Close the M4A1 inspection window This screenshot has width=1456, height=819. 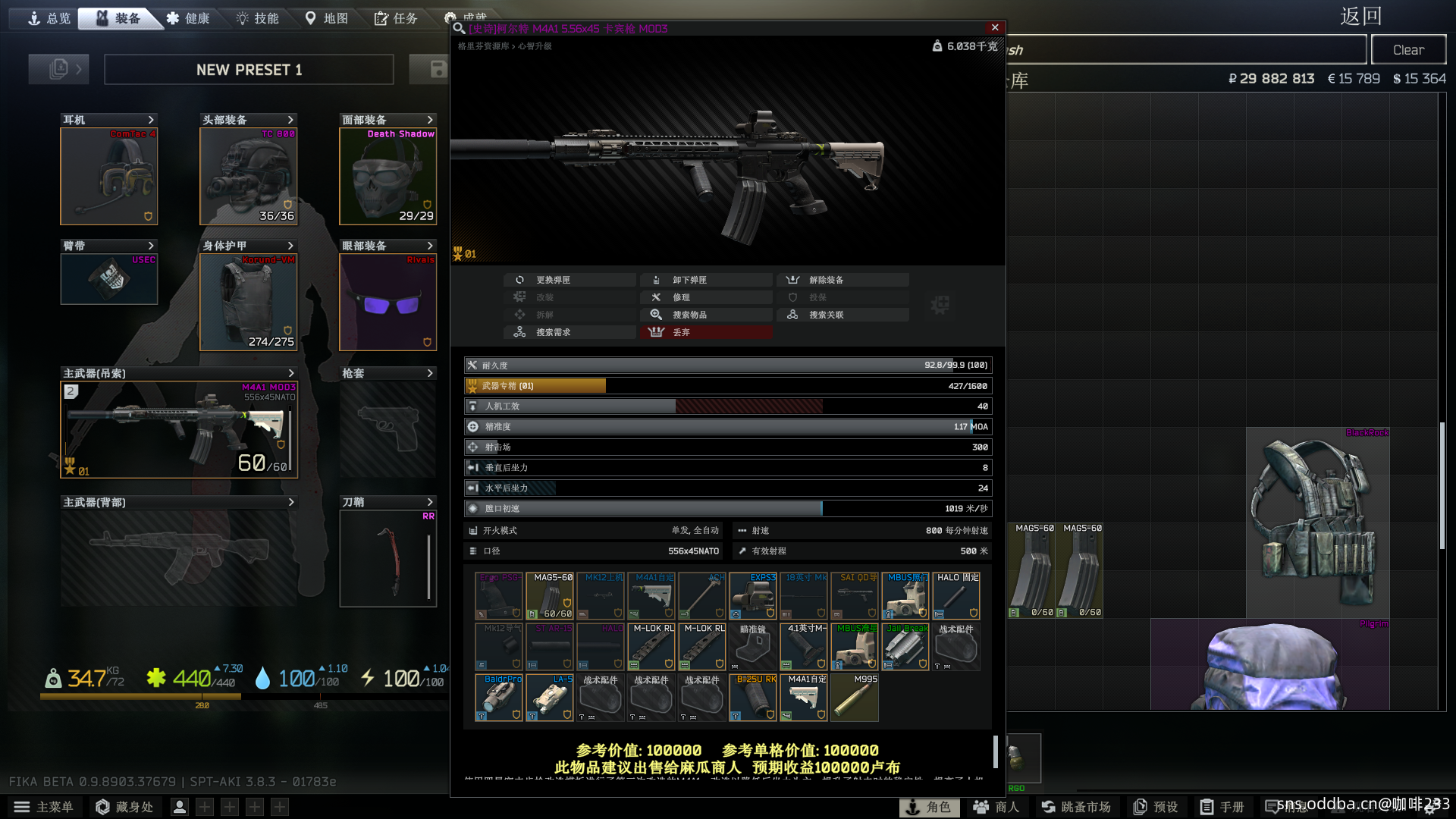click(995, 28)
